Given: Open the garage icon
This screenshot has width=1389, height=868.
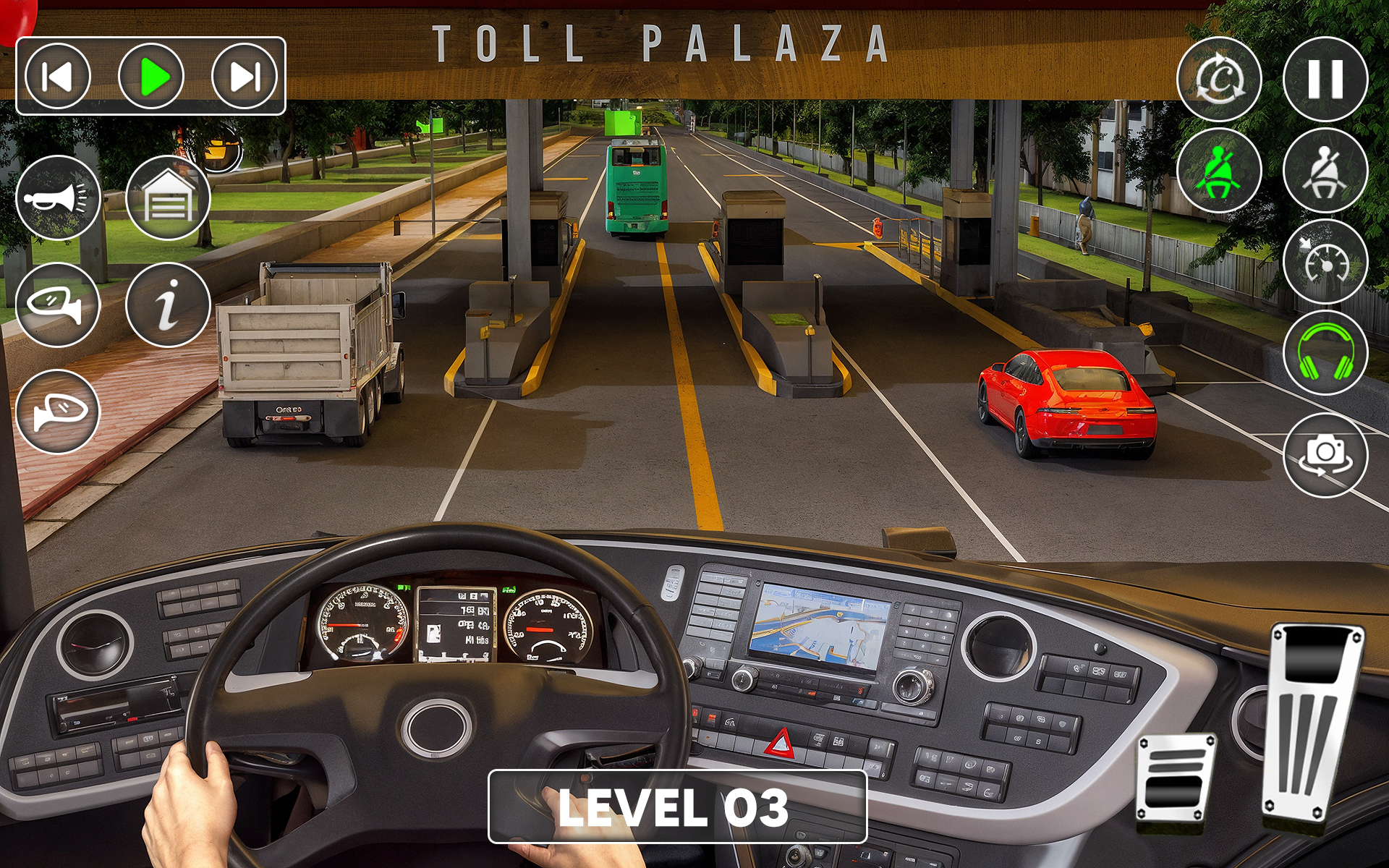Looking at the screenshot, I should click(x=168, y=197).
